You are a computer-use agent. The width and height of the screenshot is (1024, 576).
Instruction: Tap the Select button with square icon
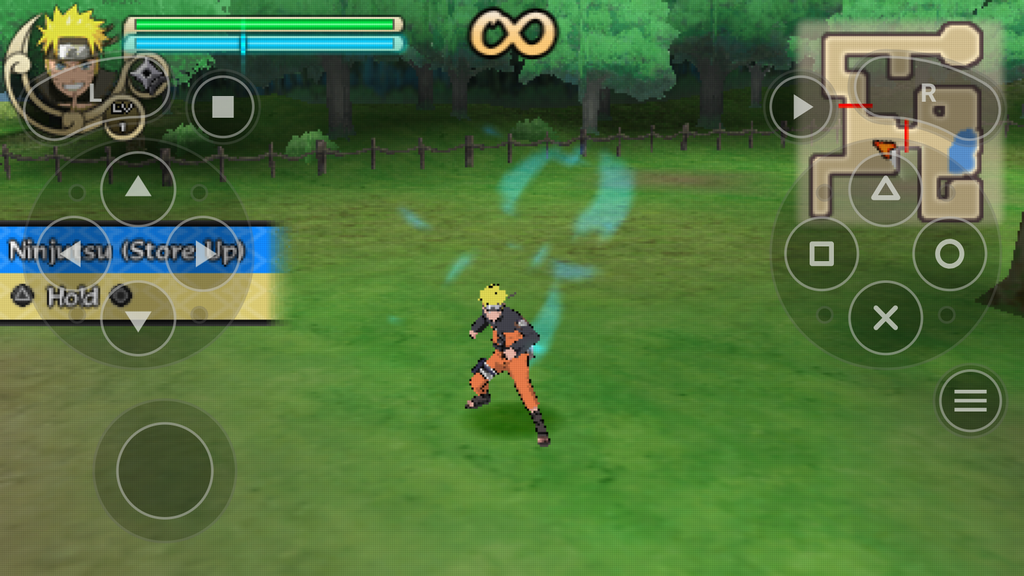pos(223,107)
